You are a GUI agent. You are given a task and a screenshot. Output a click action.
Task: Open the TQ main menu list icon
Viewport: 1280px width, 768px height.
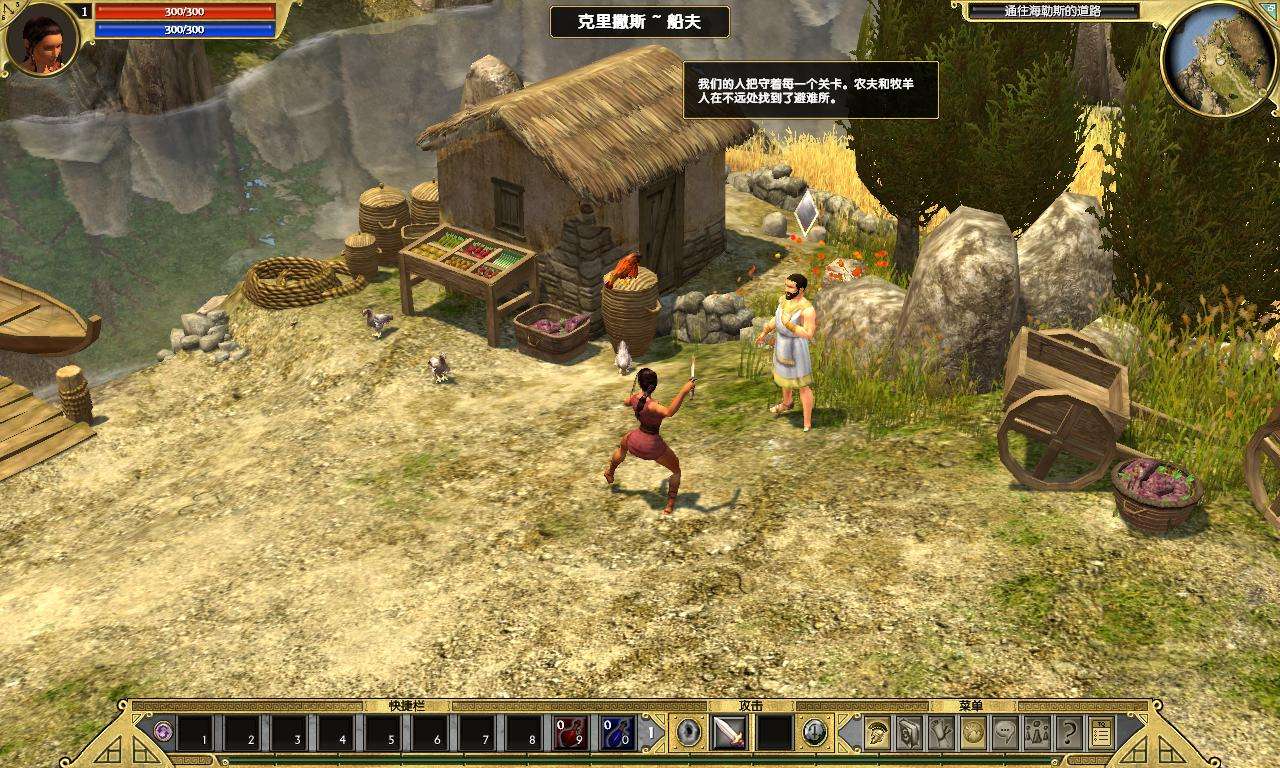tap(1101, 733)
